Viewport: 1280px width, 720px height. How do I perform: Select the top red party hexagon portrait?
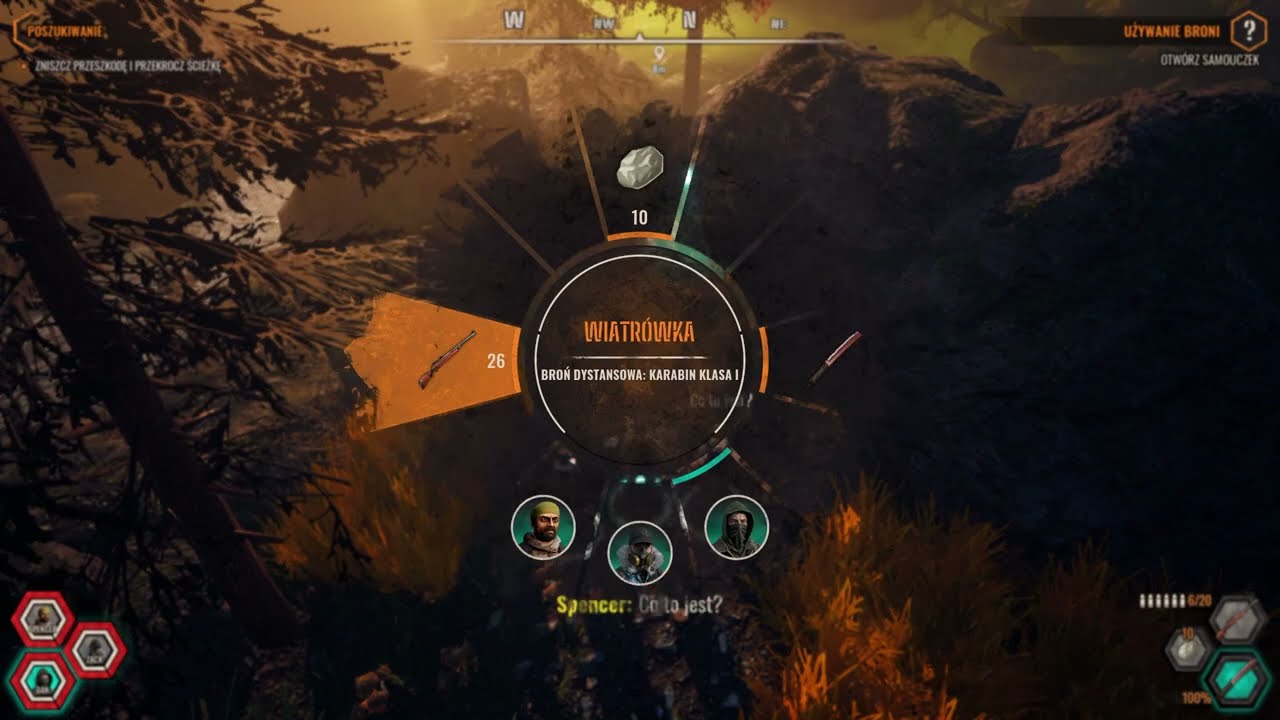(x=43, y=620)
